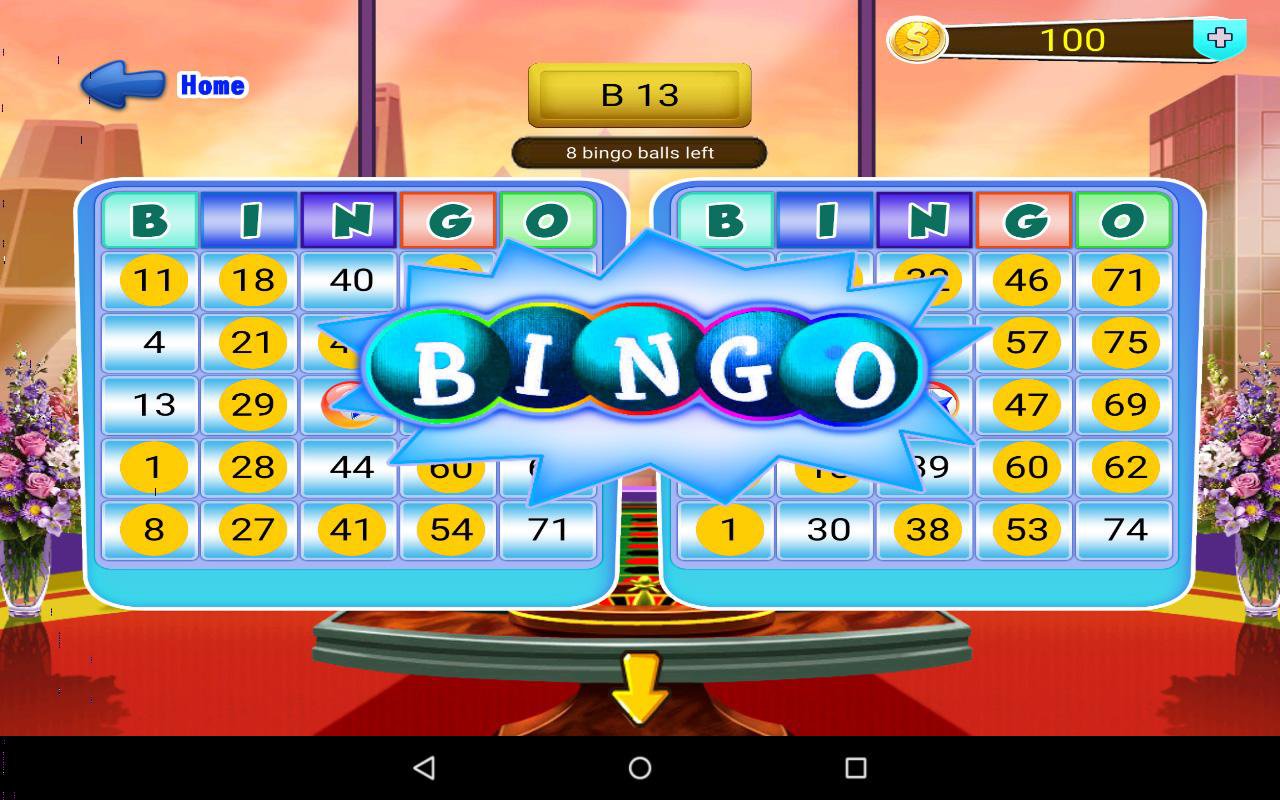Image resolution: width=1280 pixels, height=800 pixels.
Task: Daub number 27 on the left card
Action: (x=248, y=530)
